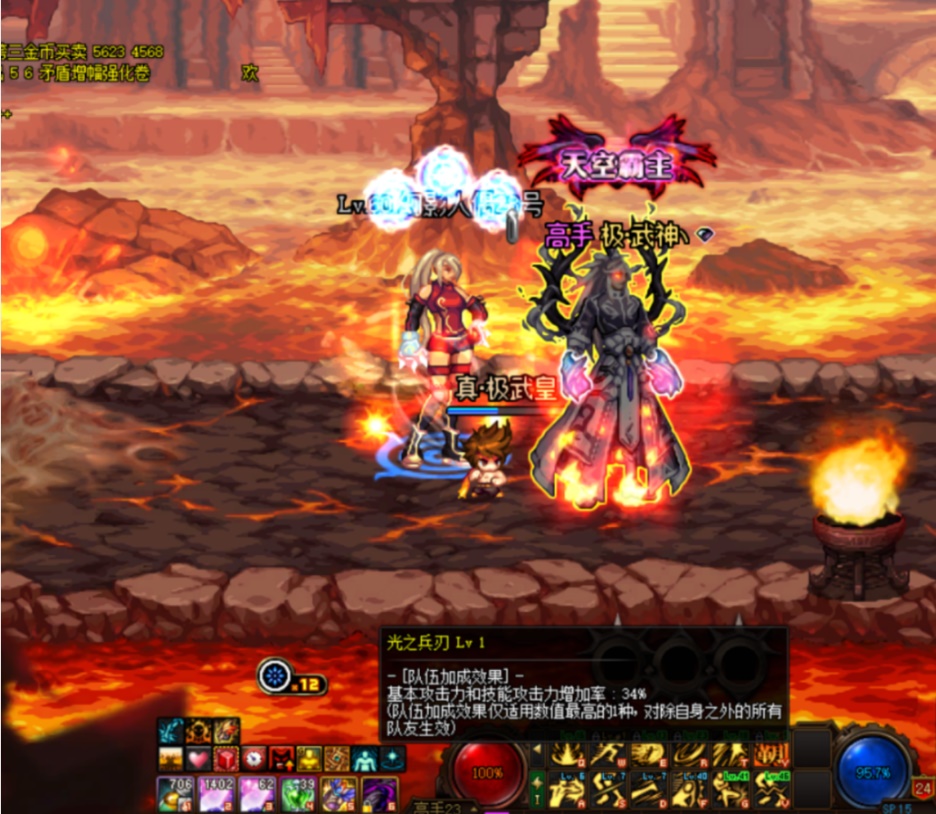This screenshot has width=936, height=814.
Task: Select the quick slot 1 potion with 706 count
Action: point(173,794)
